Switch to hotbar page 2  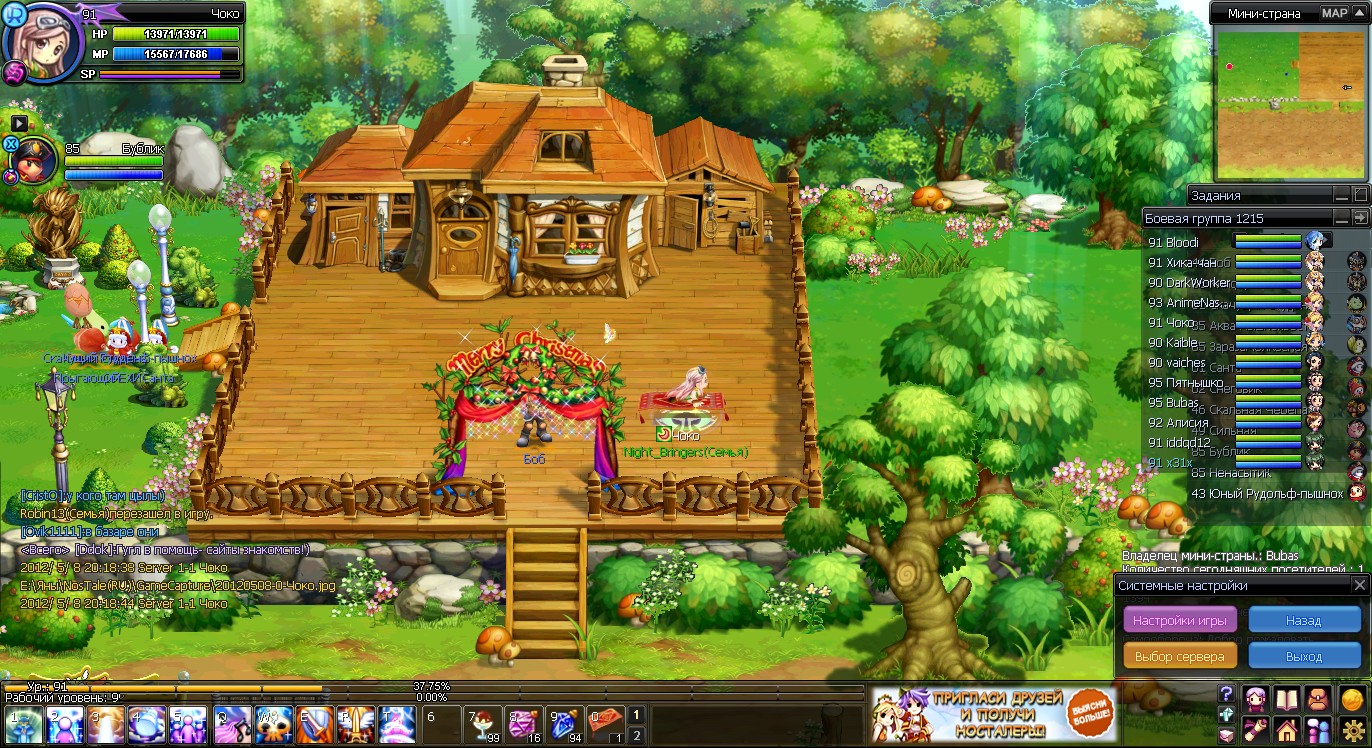click(636, 736)
